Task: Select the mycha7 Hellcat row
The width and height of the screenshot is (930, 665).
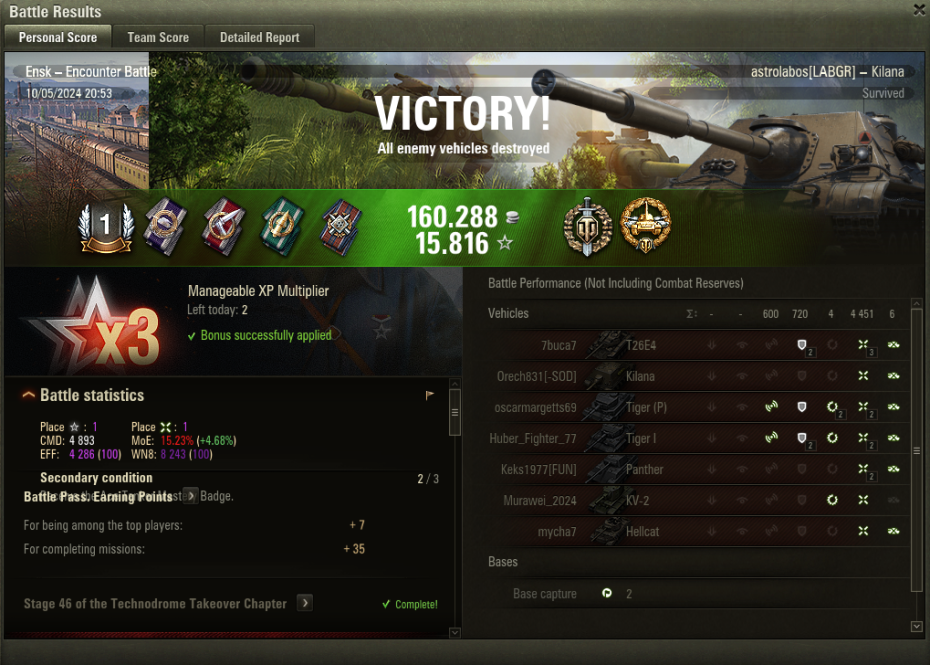Action: [700, 531]
